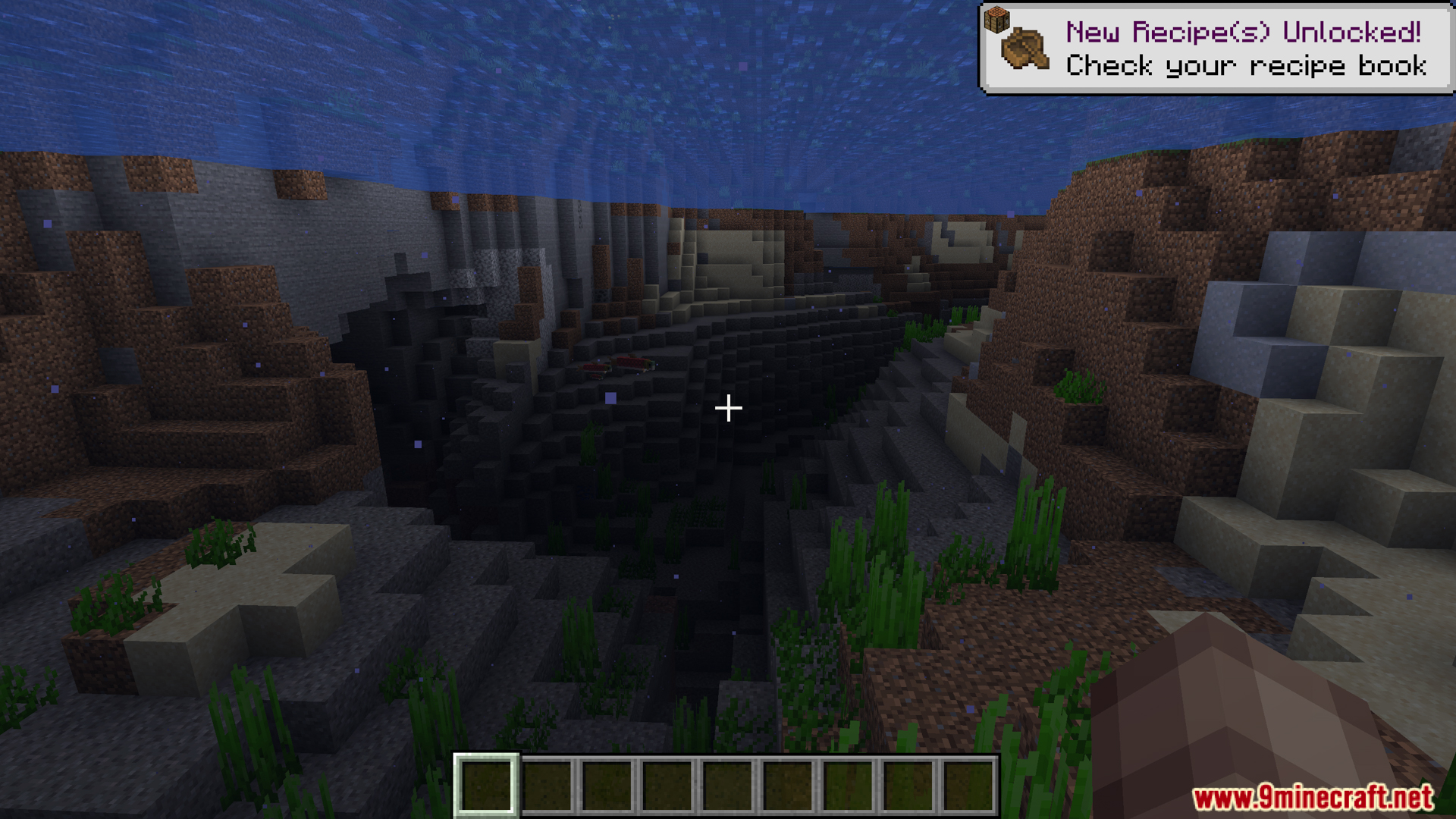Click the New Recipe(s) Unlocked notification
Screen dimensions: 1456x819
[1244, 49]
